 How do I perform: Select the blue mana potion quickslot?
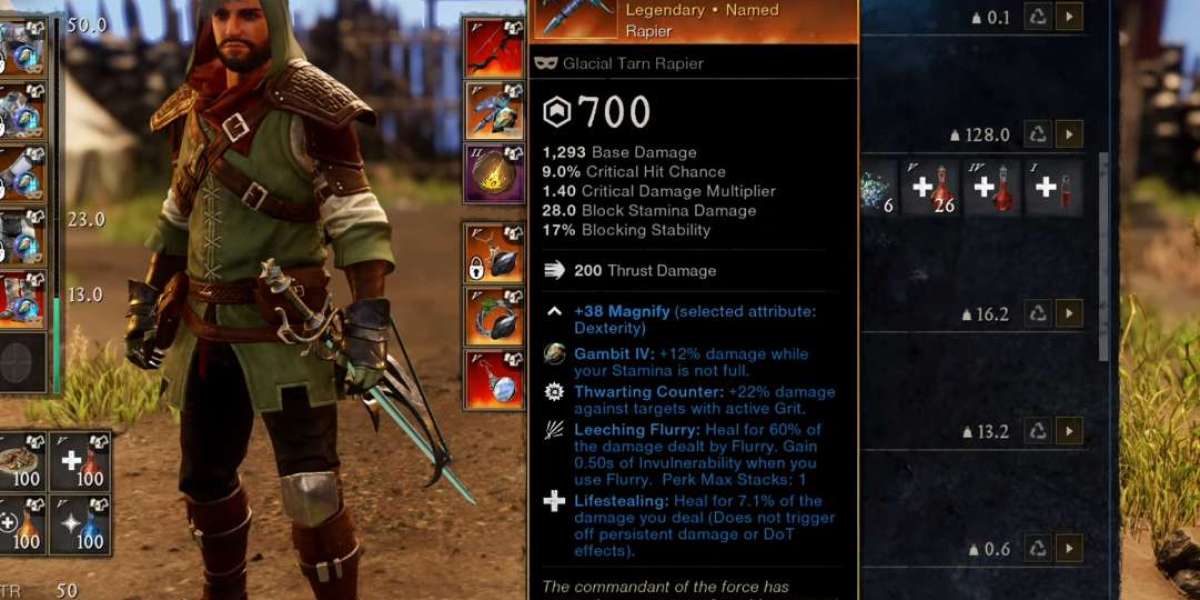point(80,525)
